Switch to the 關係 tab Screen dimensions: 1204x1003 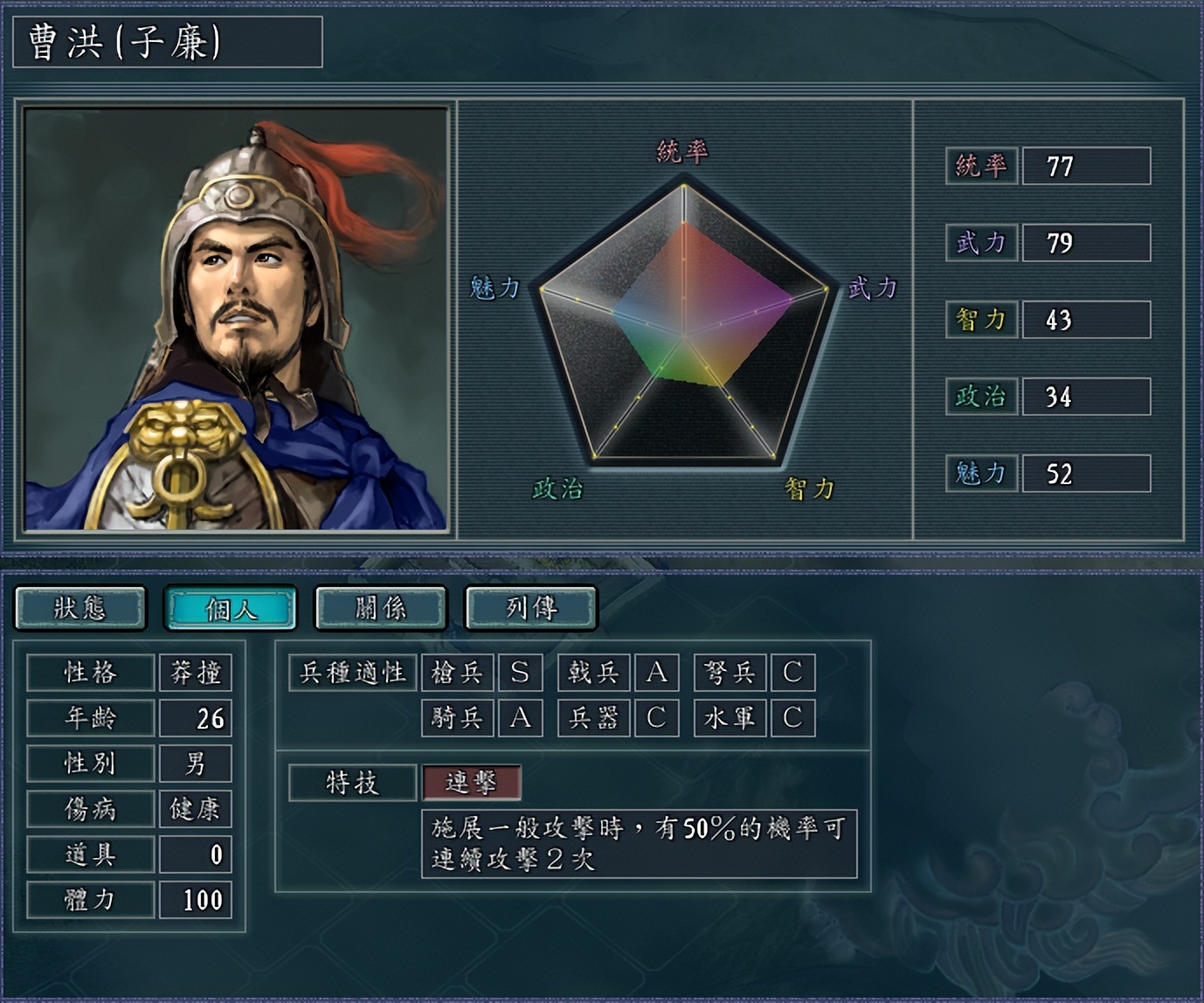coord(379,607)
